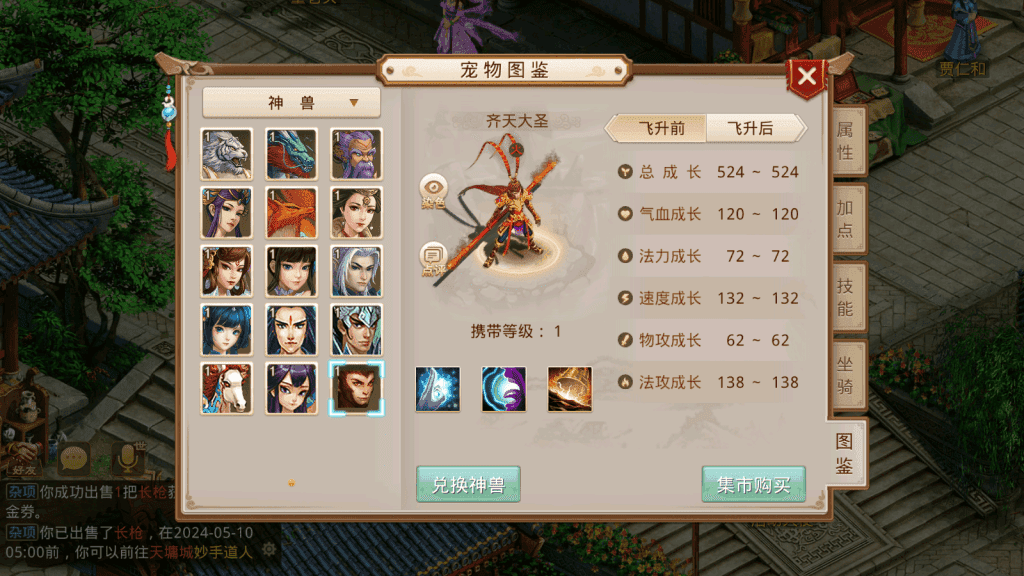Select the white tiger pet portrait
This screenshot has height=576, width=1024.
coord(226,154)
